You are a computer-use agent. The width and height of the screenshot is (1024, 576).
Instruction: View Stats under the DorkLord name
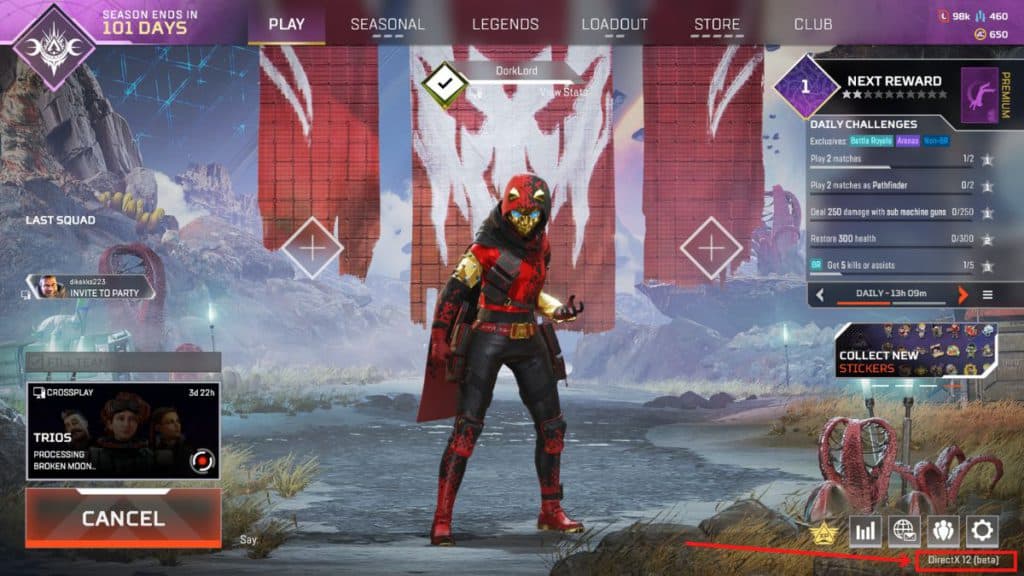[564, 91]
